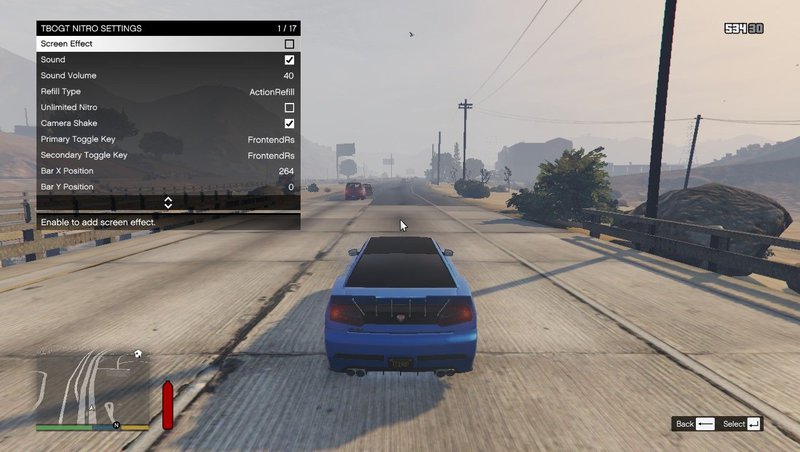Click the Select button

(x=743, y=424)
